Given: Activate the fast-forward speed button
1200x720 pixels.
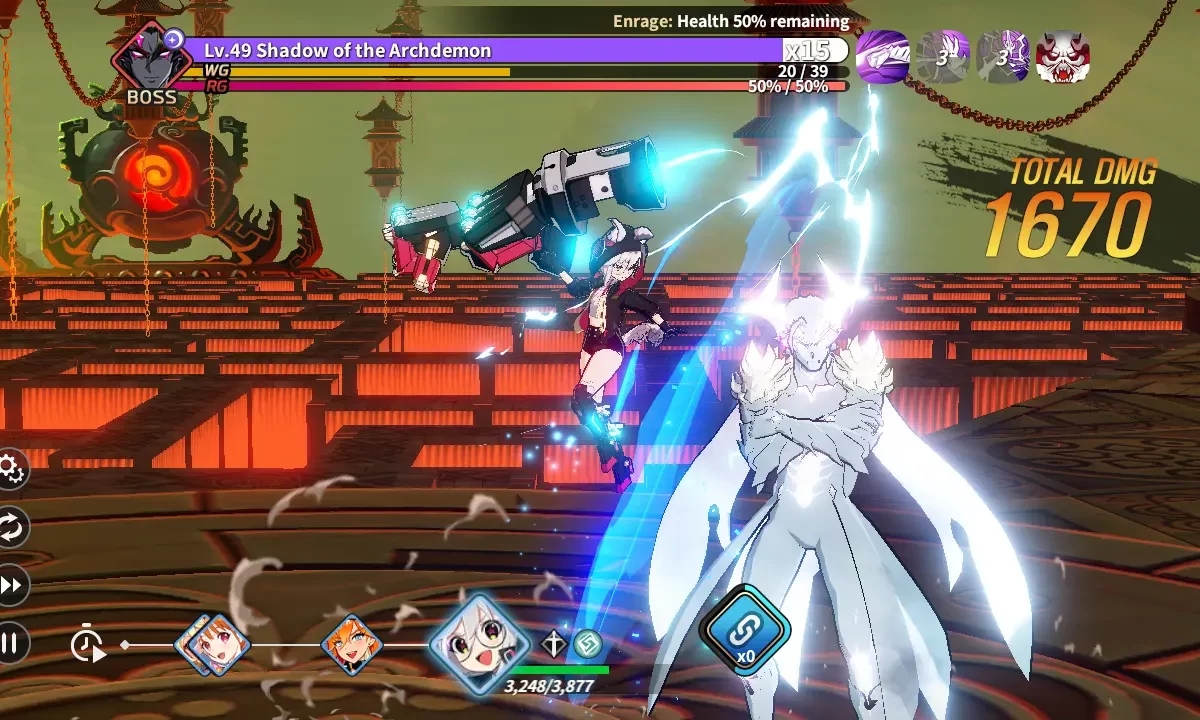Looking at the screenshot, I should (10, 585).
